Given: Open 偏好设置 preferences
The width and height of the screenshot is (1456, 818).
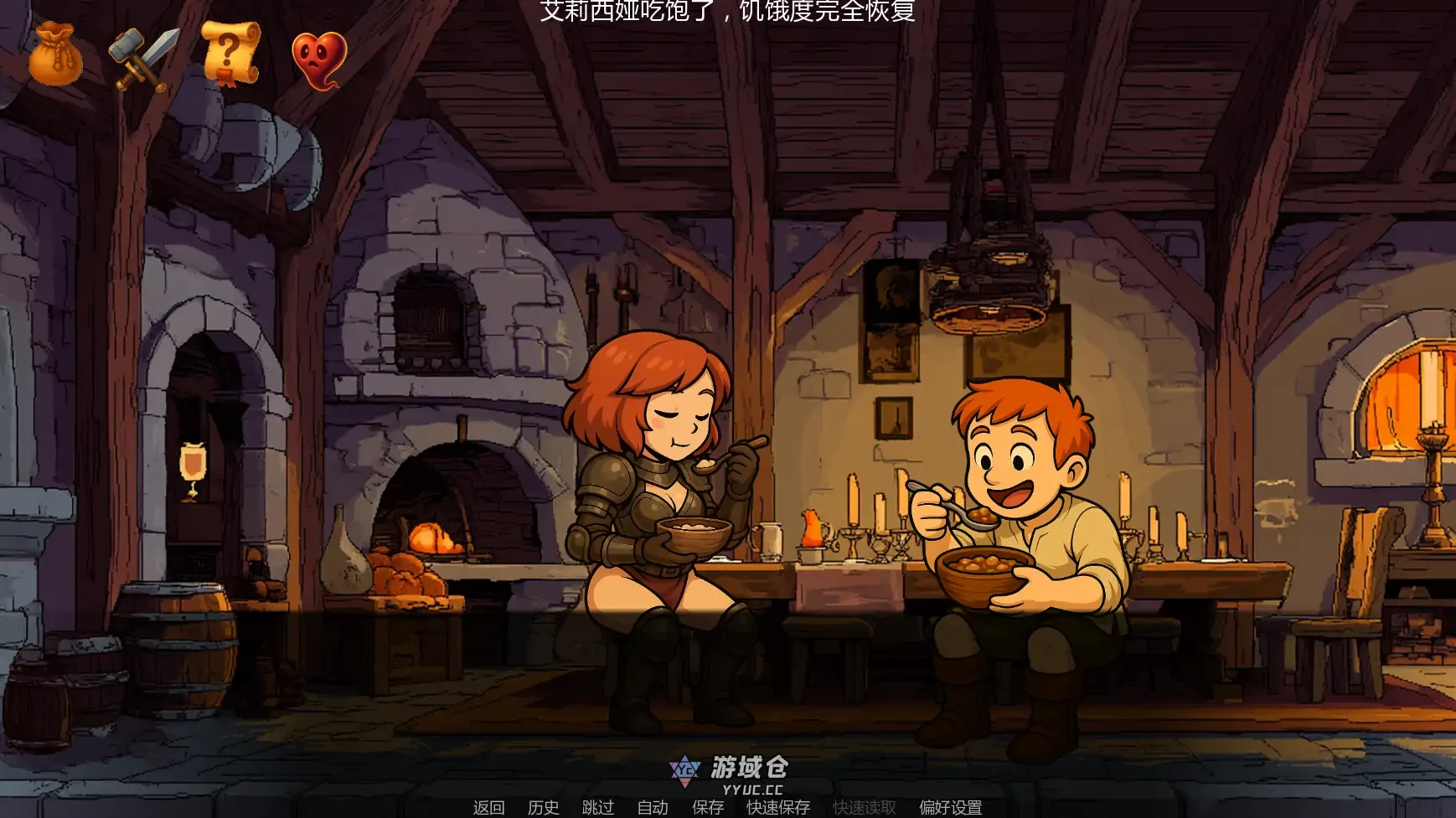Looking at the screenshot, I should [950, 807].
